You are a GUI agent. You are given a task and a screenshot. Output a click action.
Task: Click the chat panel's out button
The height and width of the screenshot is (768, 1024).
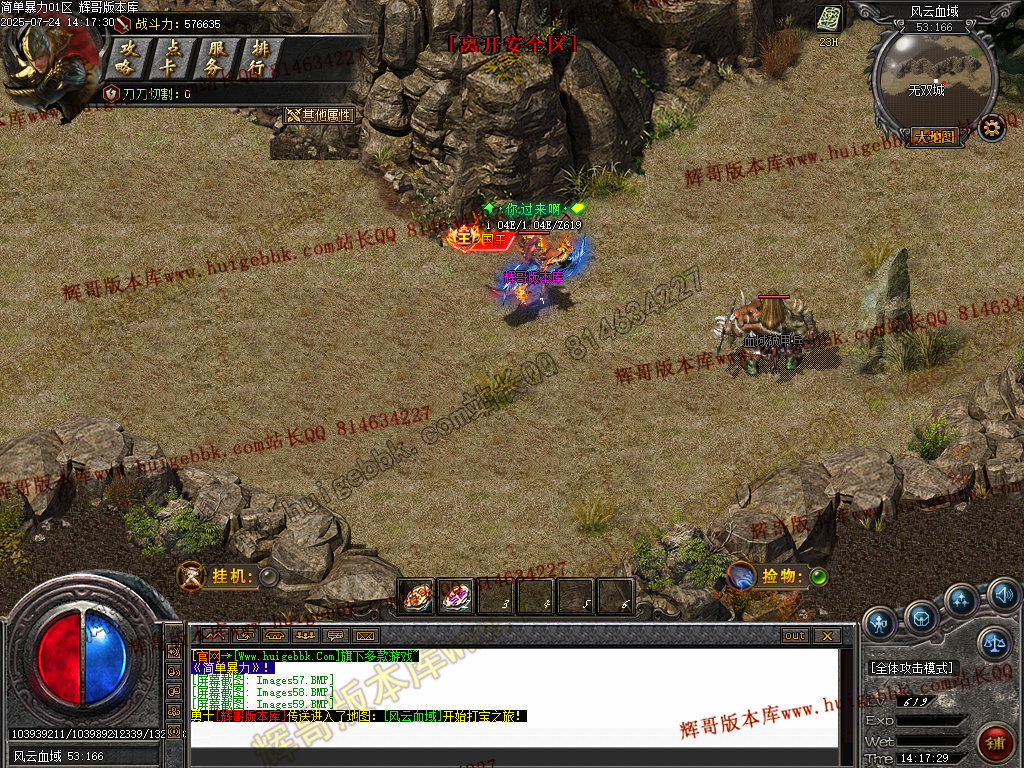[795, 635]
